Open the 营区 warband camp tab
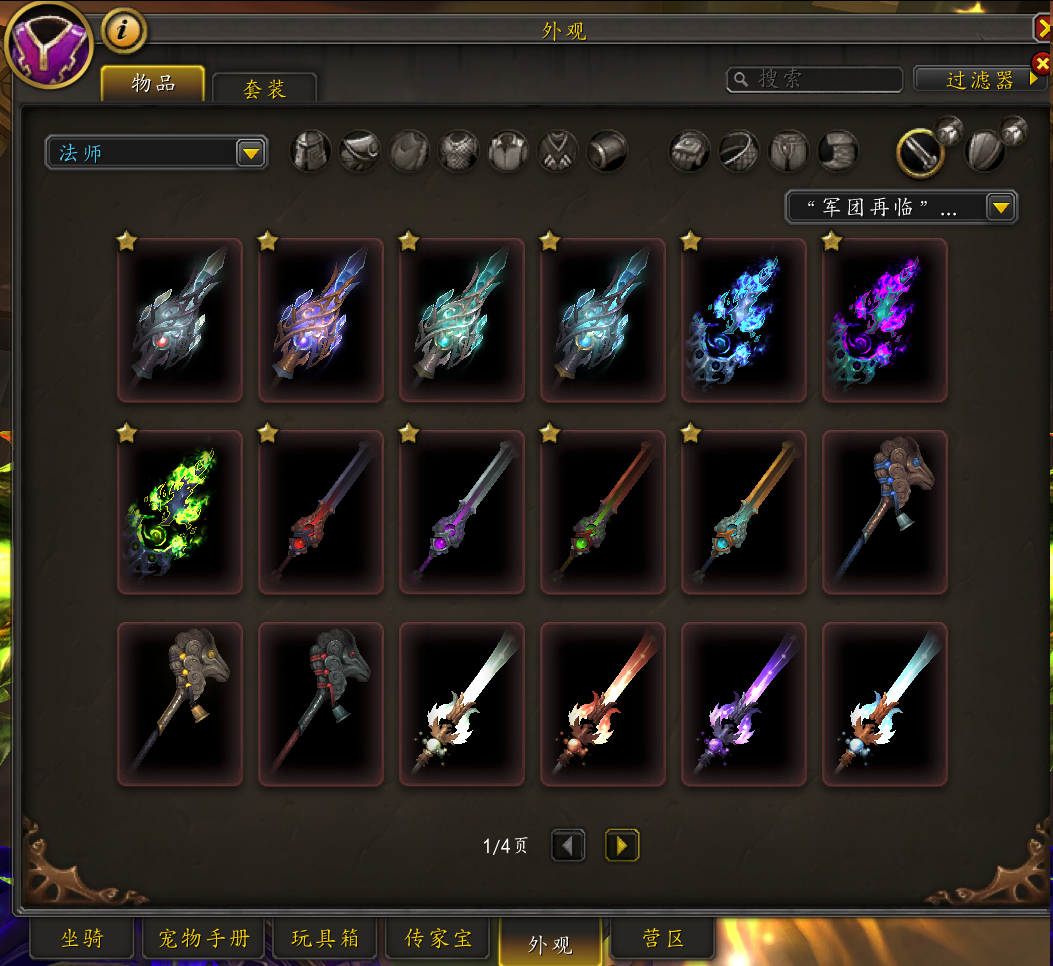Image resolution: width=1053 pixels, height=966 pixels. tap(663, 939)
